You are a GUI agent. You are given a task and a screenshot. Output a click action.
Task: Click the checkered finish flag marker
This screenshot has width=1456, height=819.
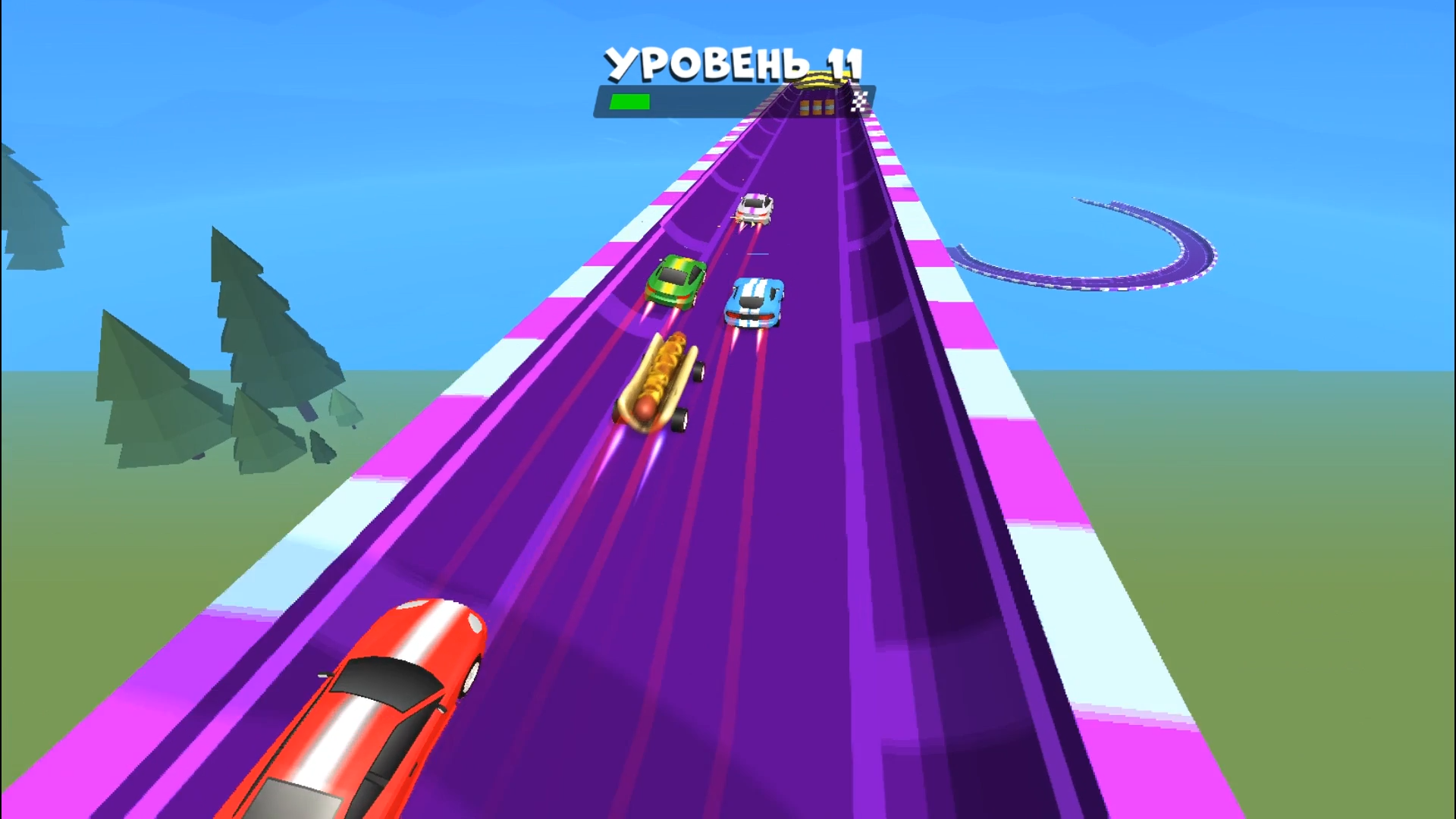click(858, 100)
